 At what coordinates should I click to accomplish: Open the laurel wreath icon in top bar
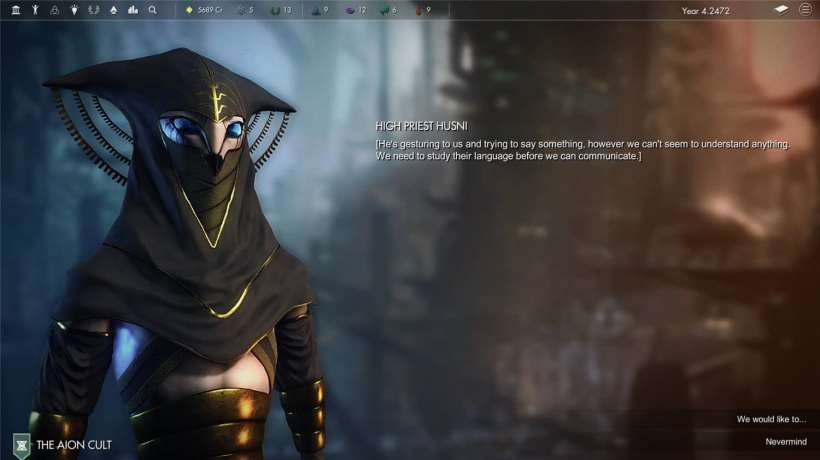pos(93,10)
